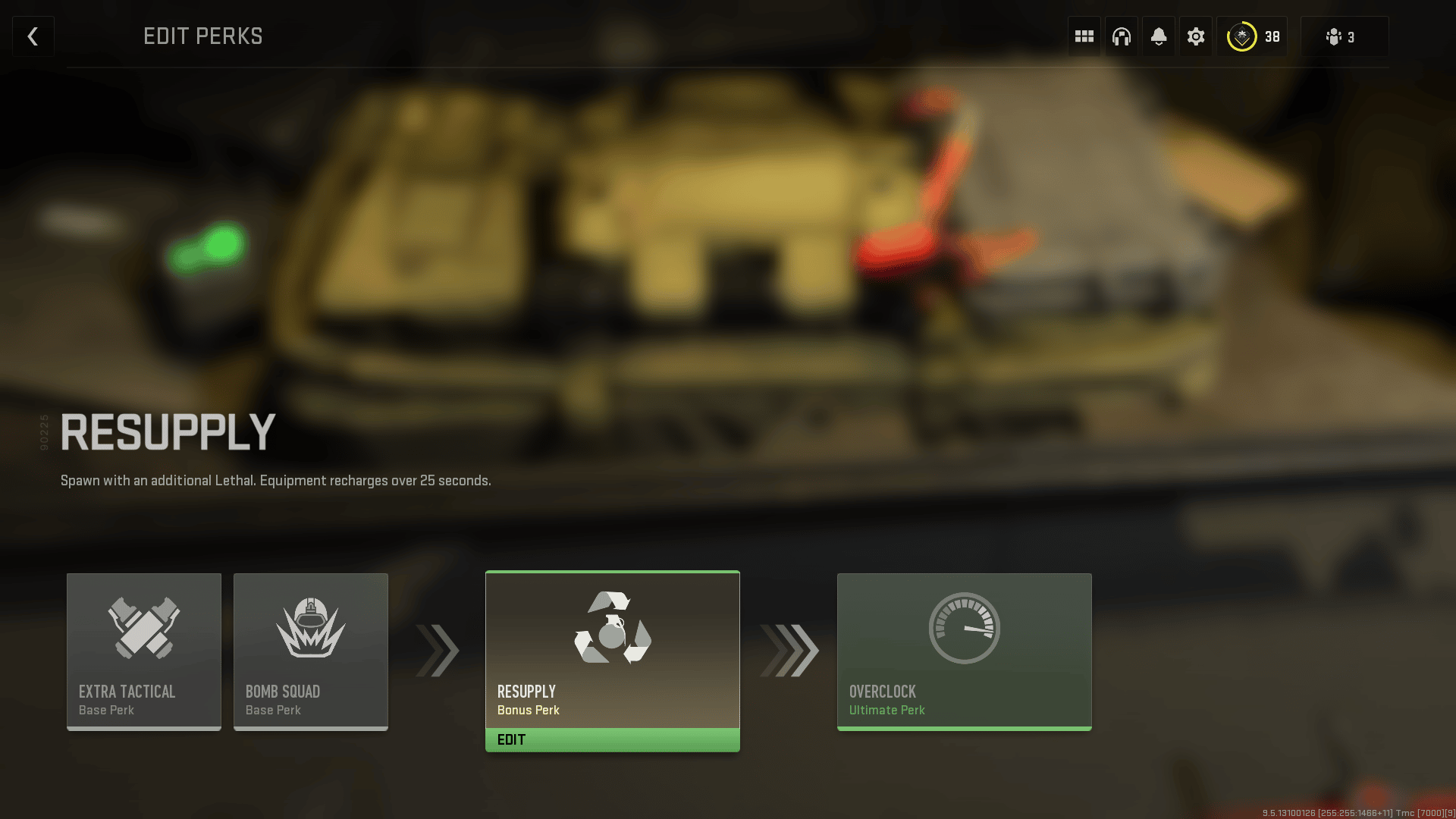Screen dimensions: 1456x819
Task: Click the Overclock ultimate perk card
Action: click(x=963, y=651)
